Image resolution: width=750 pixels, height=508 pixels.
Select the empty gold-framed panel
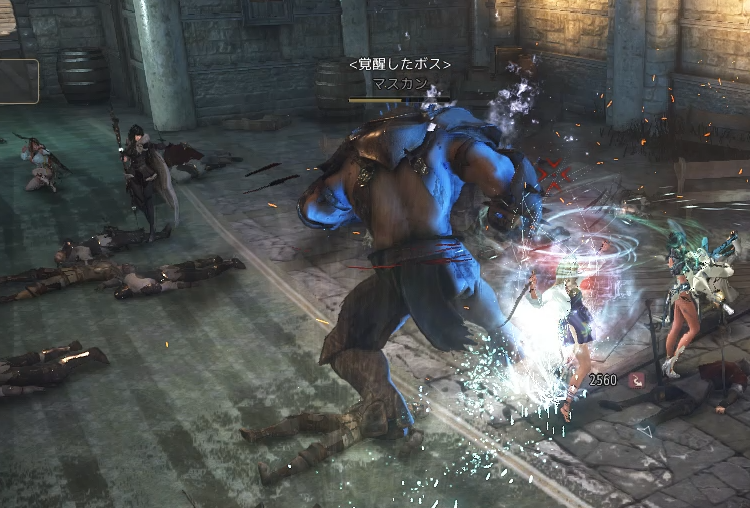[18, 82]
